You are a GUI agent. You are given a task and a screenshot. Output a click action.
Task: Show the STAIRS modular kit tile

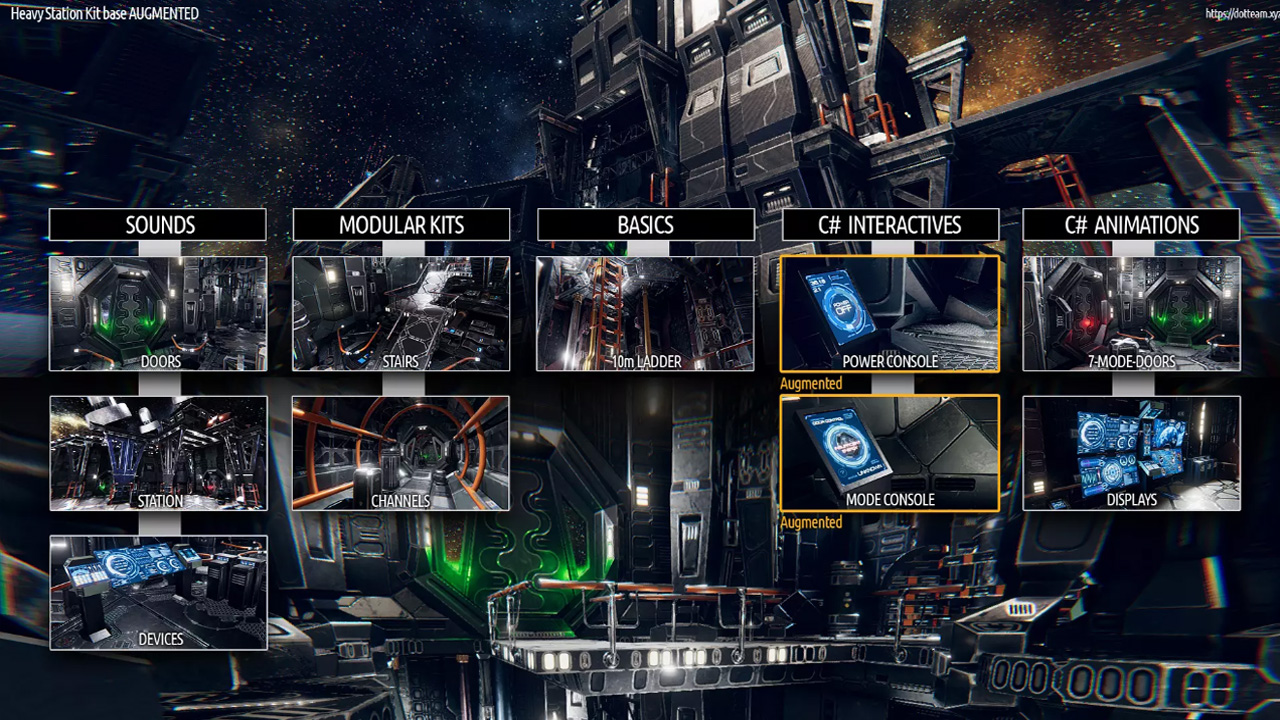click(x=401, y=313)
